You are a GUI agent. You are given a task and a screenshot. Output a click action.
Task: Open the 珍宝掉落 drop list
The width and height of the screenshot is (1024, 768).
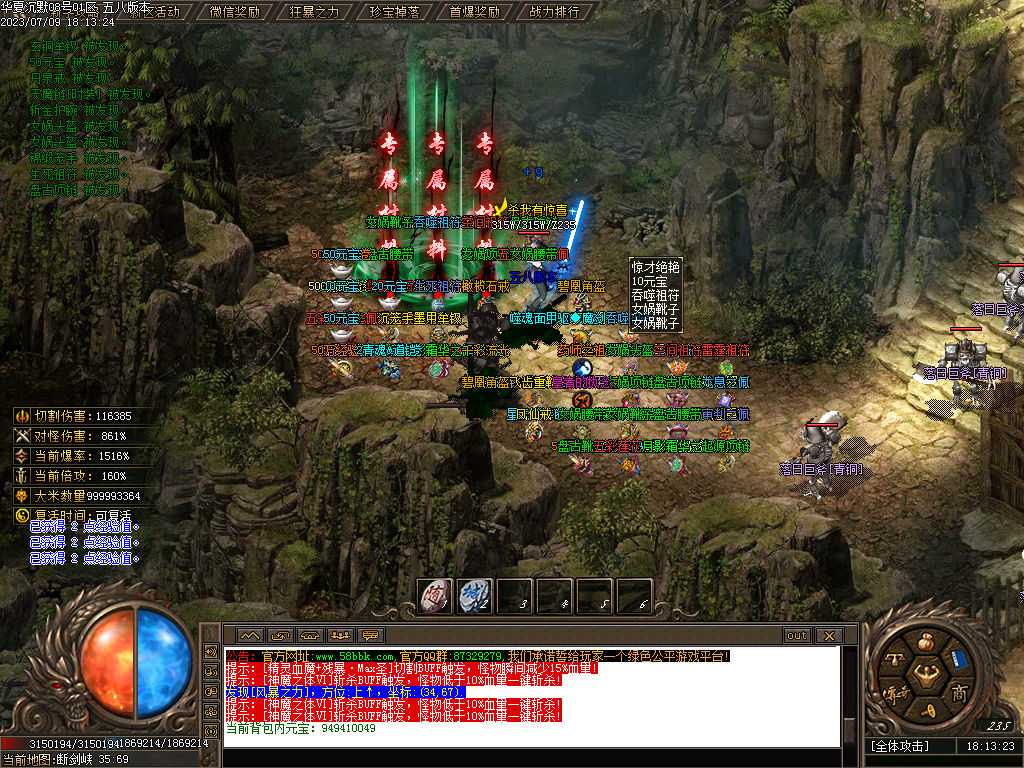(393, 12)
